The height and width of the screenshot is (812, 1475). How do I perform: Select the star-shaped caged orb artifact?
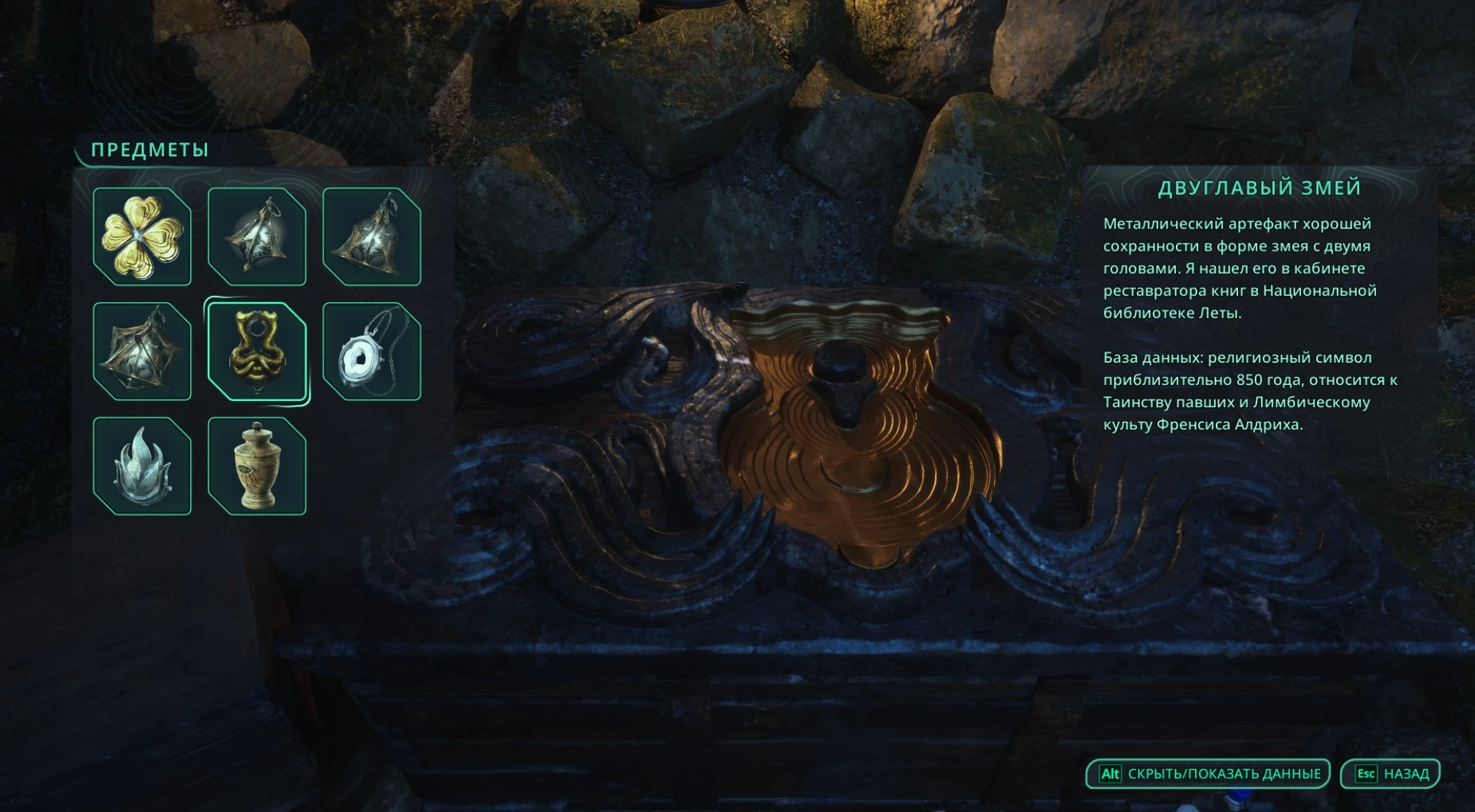(x=142, y=351)
